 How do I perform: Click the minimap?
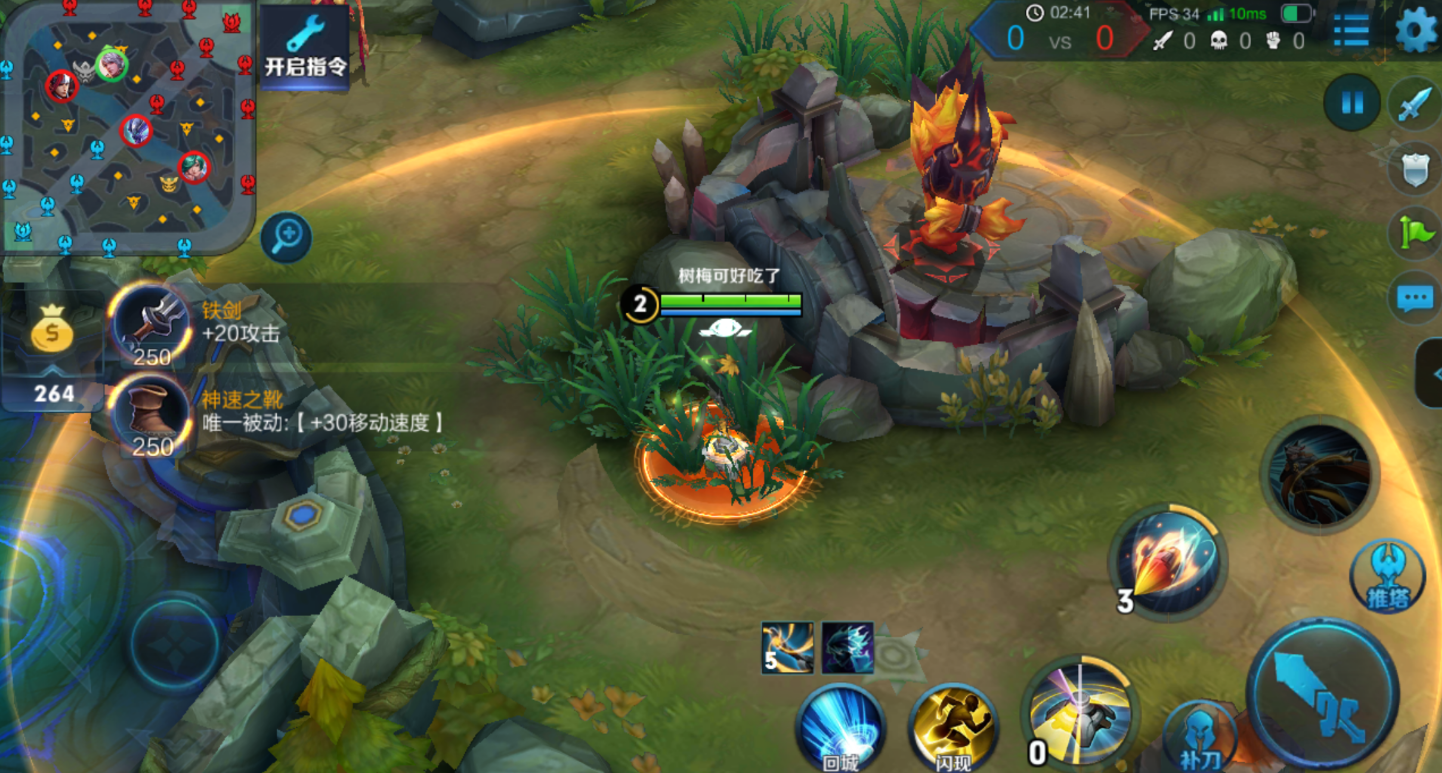click(127, 127)
